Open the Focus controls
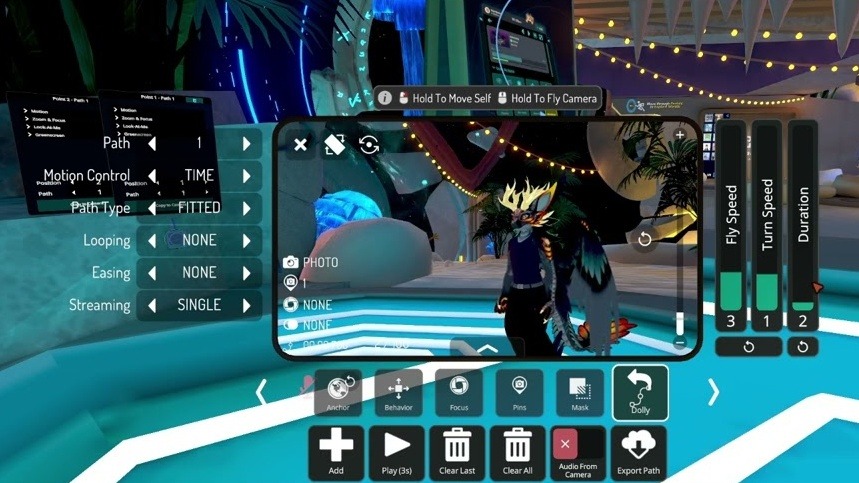Viewport: 859px width, 483px height. click(459, 392)
